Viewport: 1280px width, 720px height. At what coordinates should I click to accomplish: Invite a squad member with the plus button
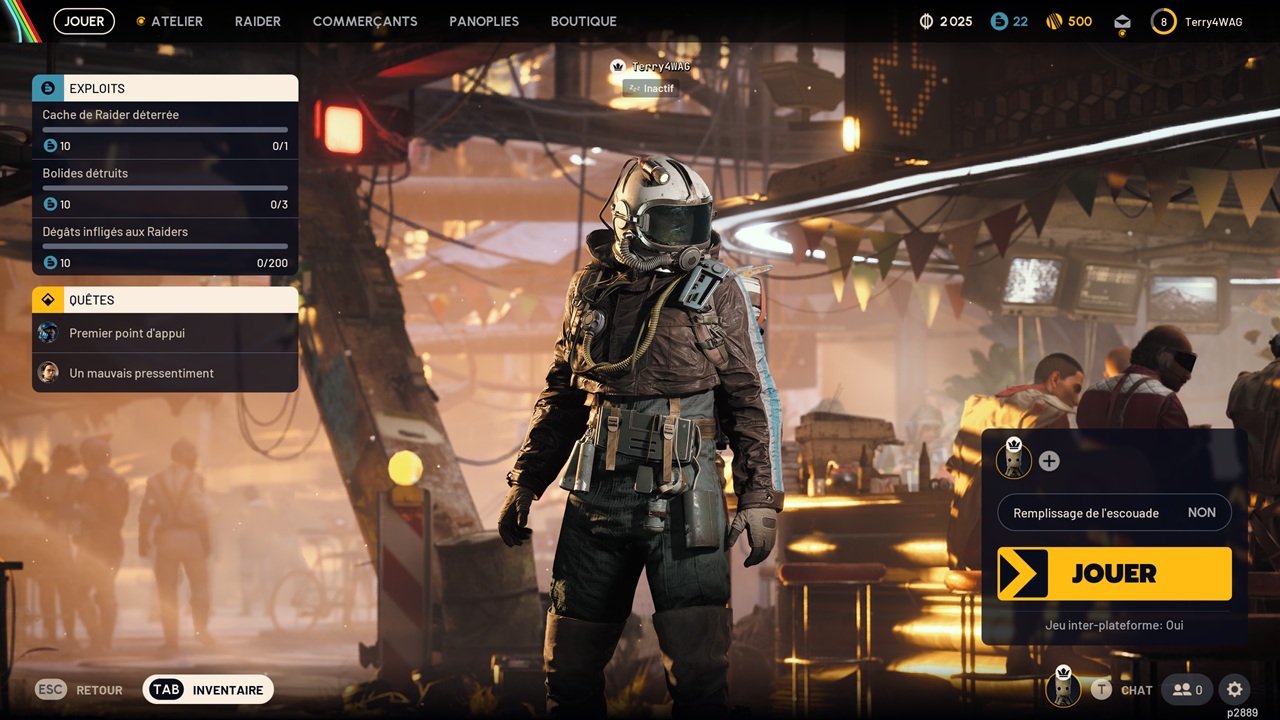[1049, 461]
